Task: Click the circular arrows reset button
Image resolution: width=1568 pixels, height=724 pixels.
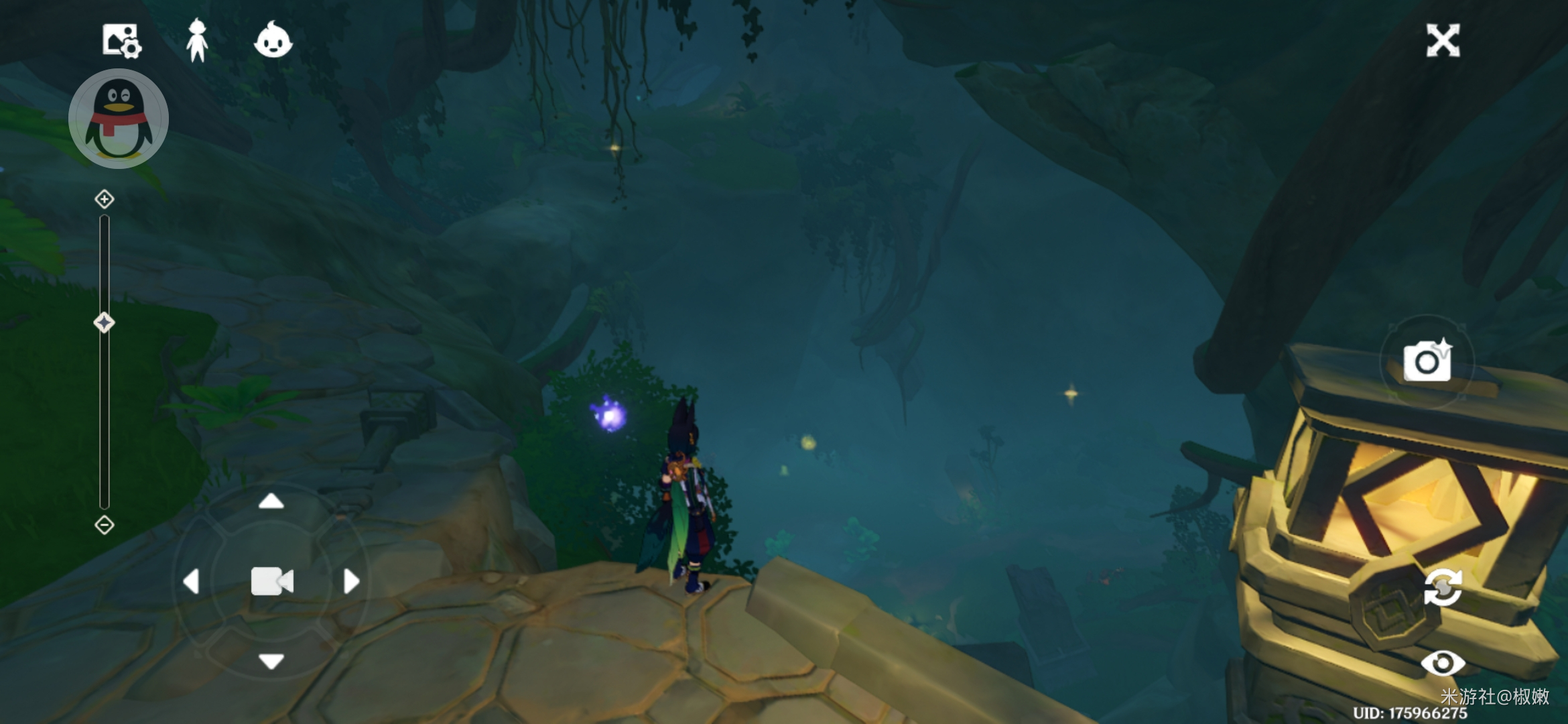Action: pos(1443,587)
